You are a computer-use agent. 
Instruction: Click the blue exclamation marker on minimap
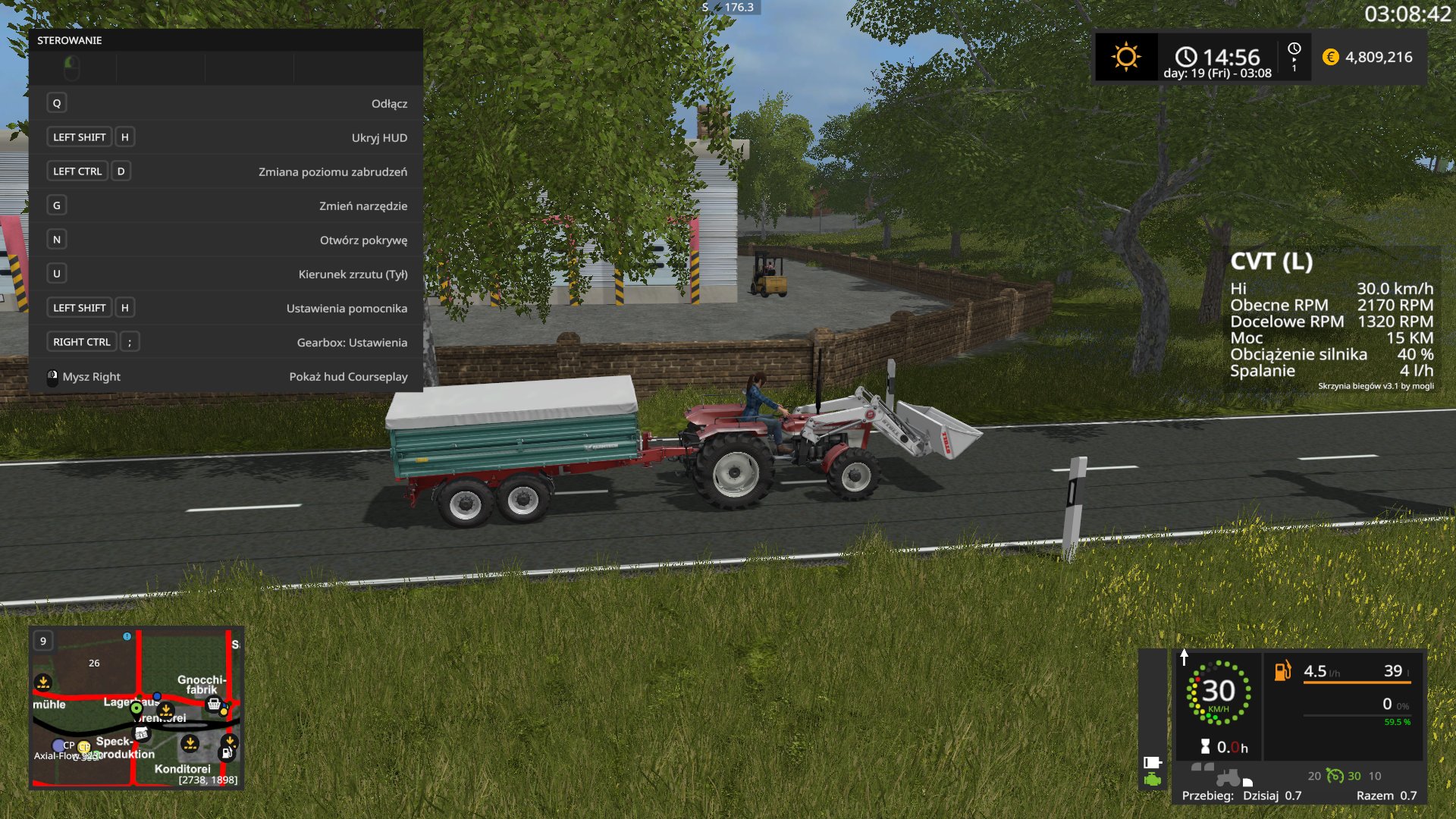(x=127, y=636)
